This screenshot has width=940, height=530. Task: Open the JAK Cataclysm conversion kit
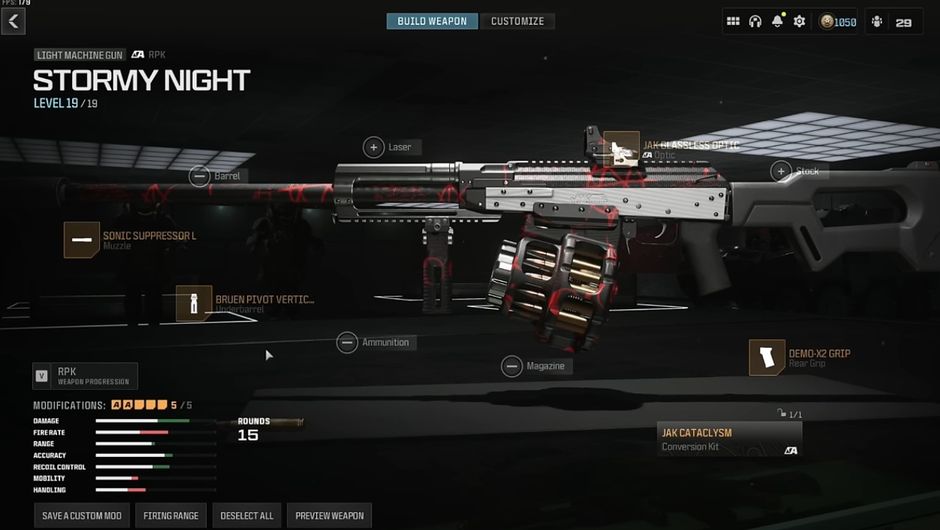pos(729,439)
